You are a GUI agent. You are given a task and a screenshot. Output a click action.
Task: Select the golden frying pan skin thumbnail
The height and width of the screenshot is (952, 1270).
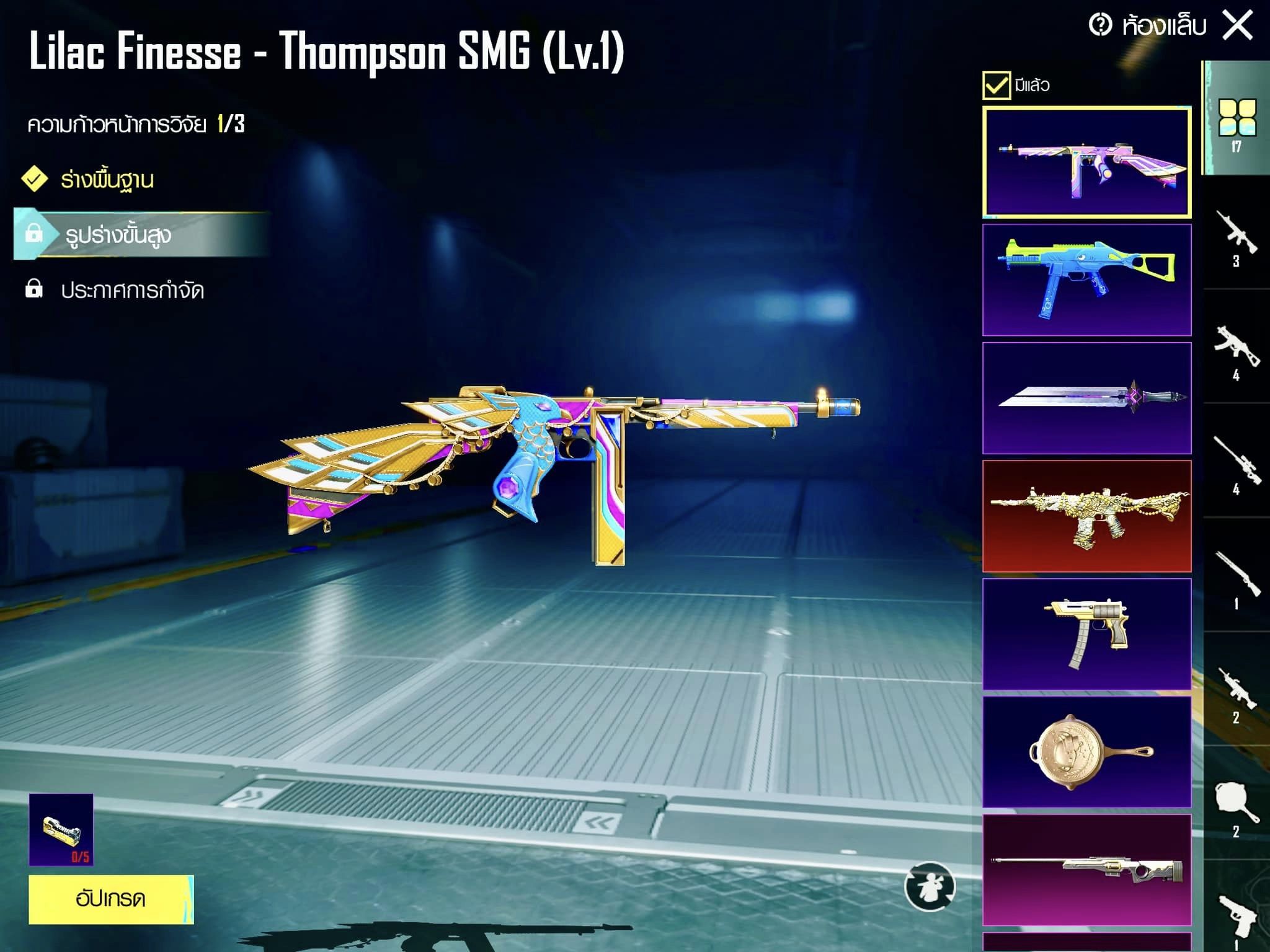pos(1086,752)
